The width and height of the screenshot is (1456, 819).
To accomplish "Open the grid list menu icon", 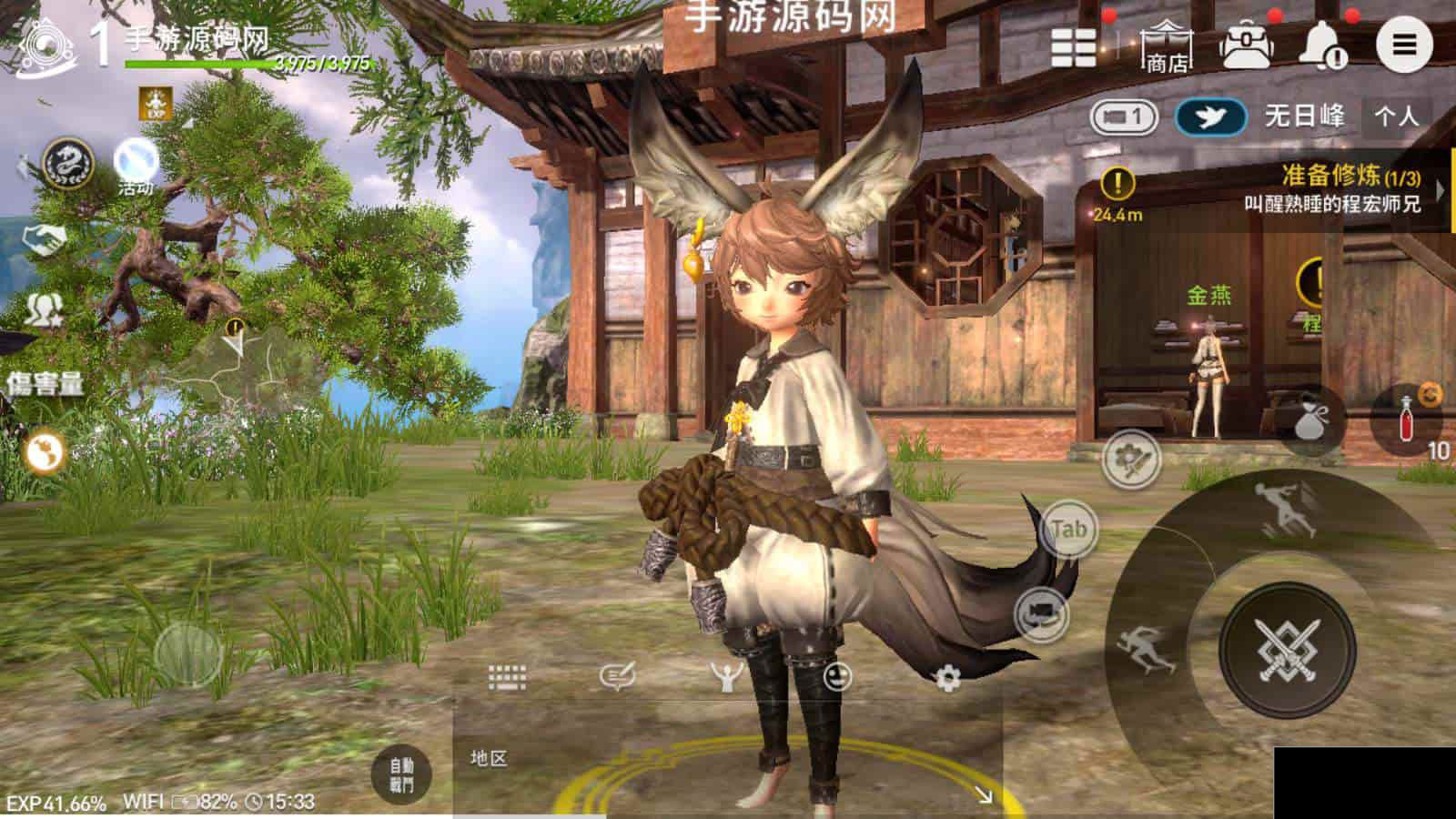I will [x=1074, y=45].
